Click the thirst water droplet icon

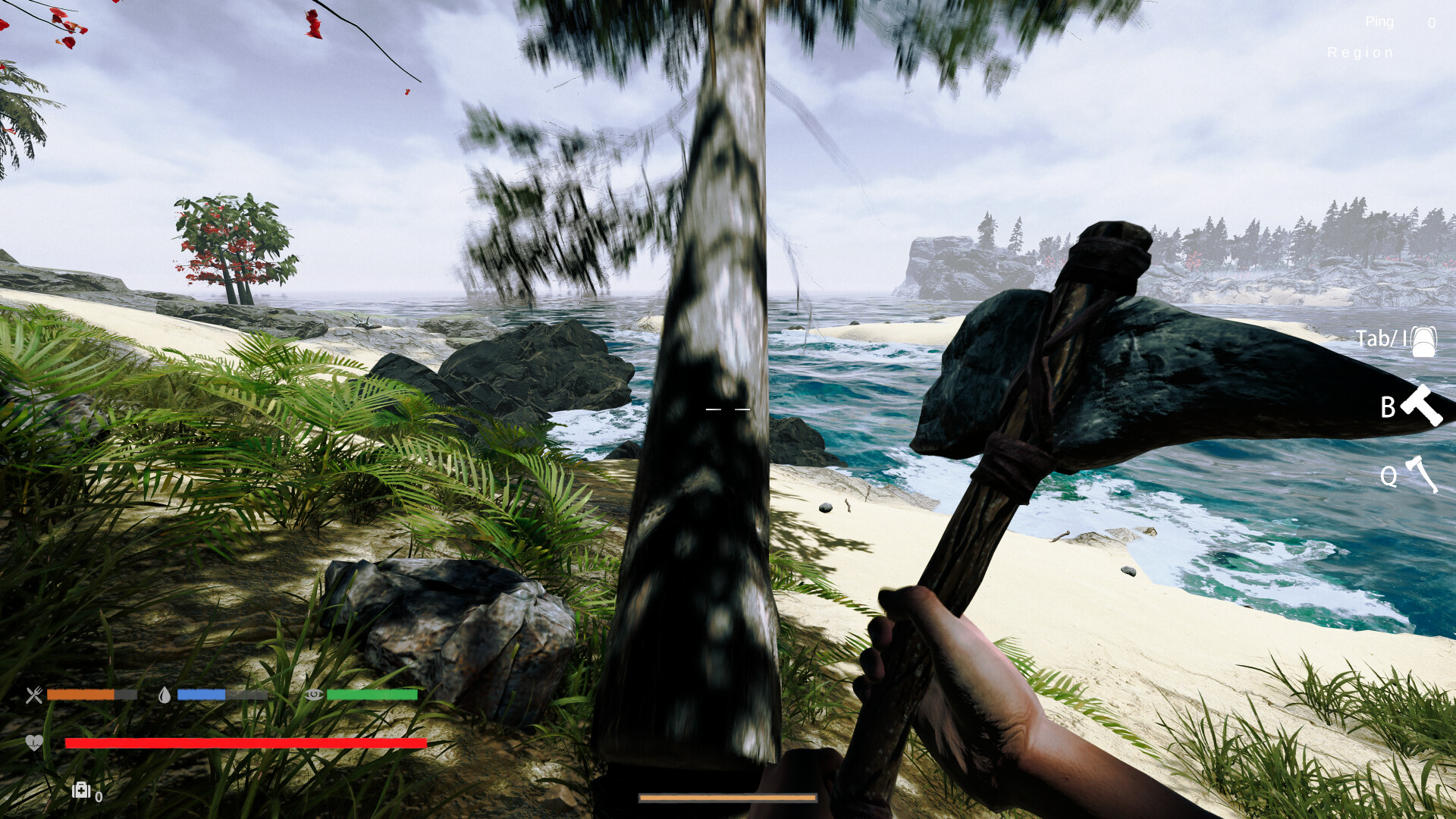165,695
